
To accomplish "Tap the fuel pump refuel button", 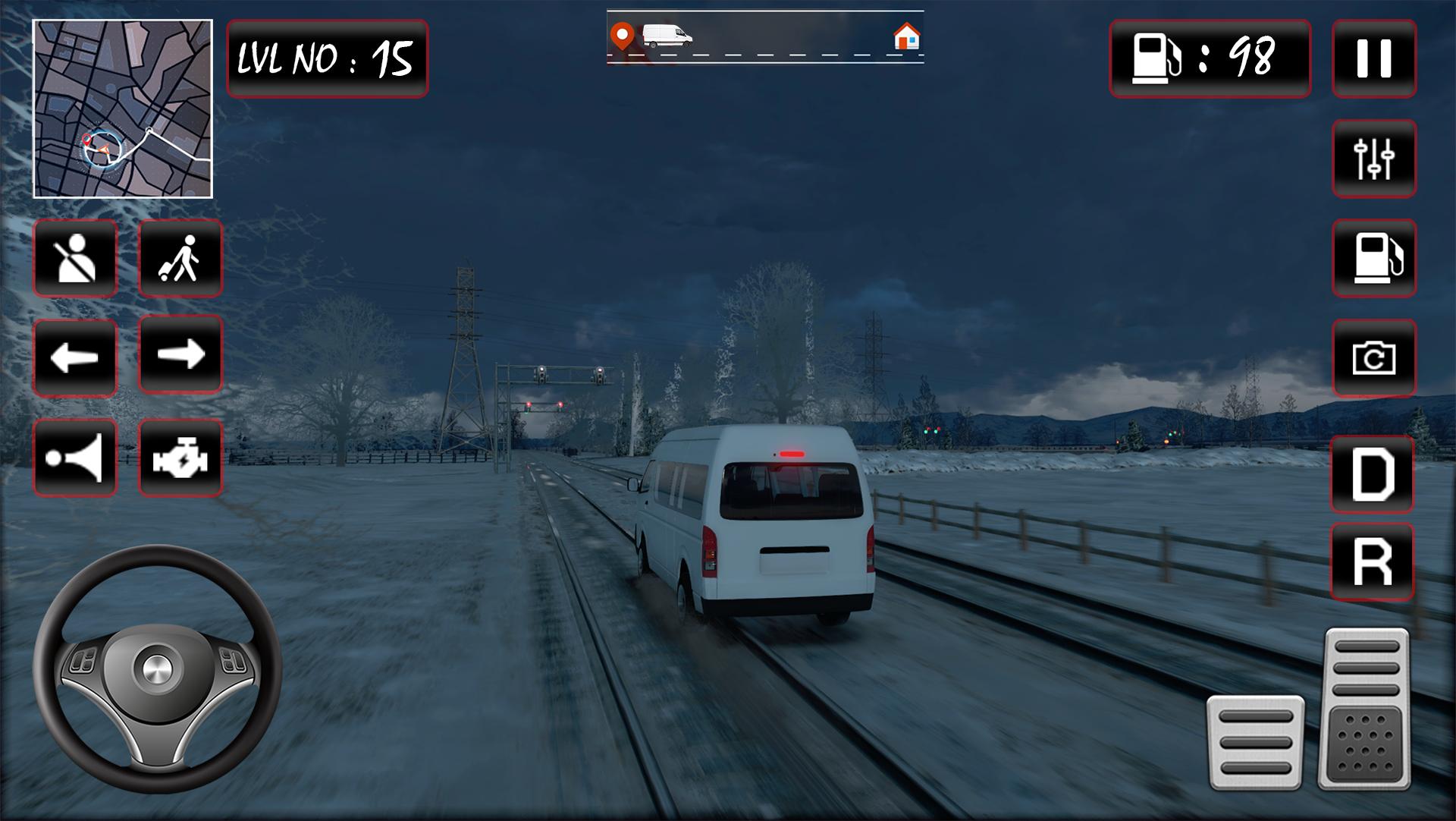I will (1373, 258).
